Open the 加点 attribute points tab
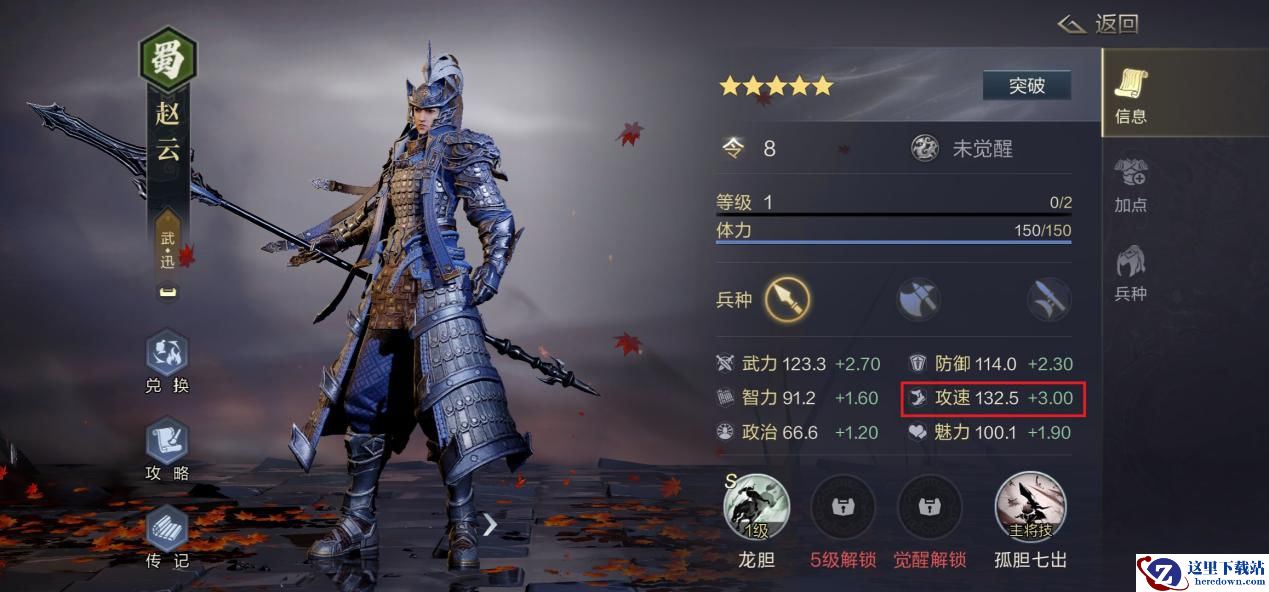The image size is (1269, 592). pyautogui.click(x=1131, y=185)
